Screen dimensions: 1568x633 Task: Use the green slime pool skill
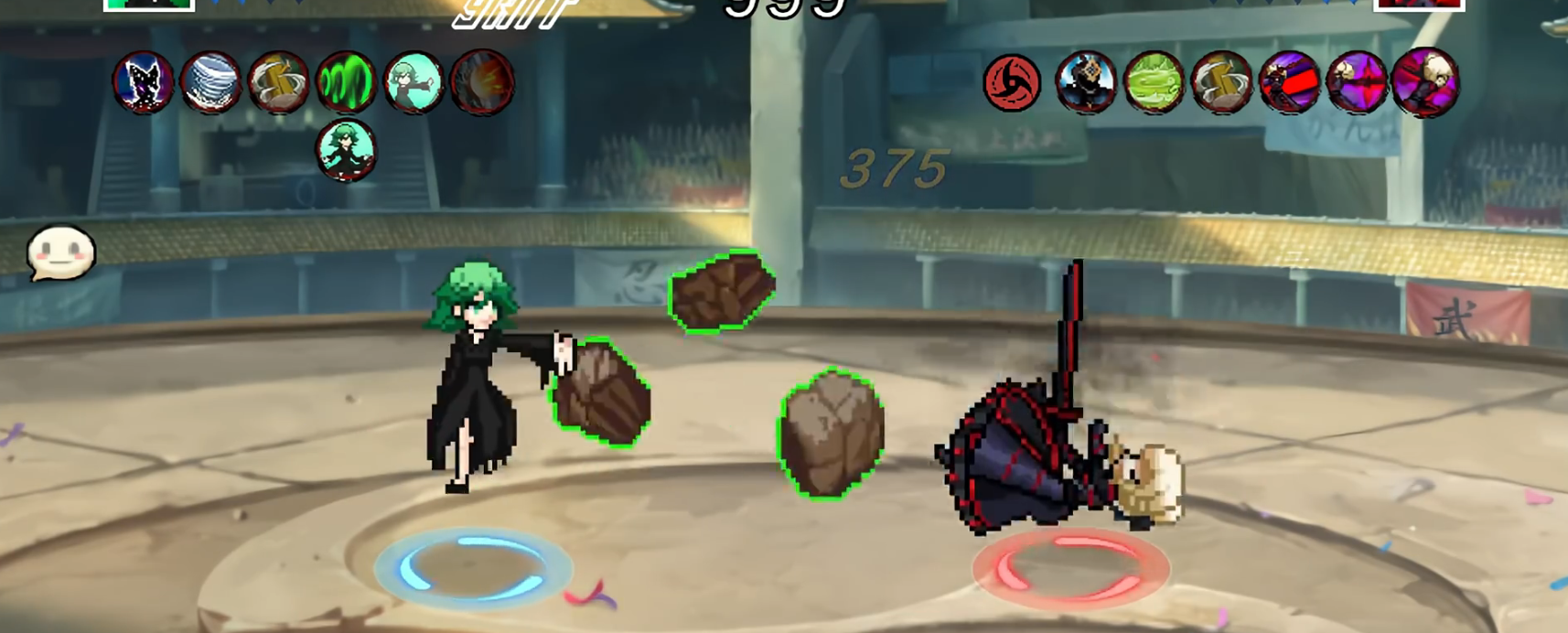1154,82
